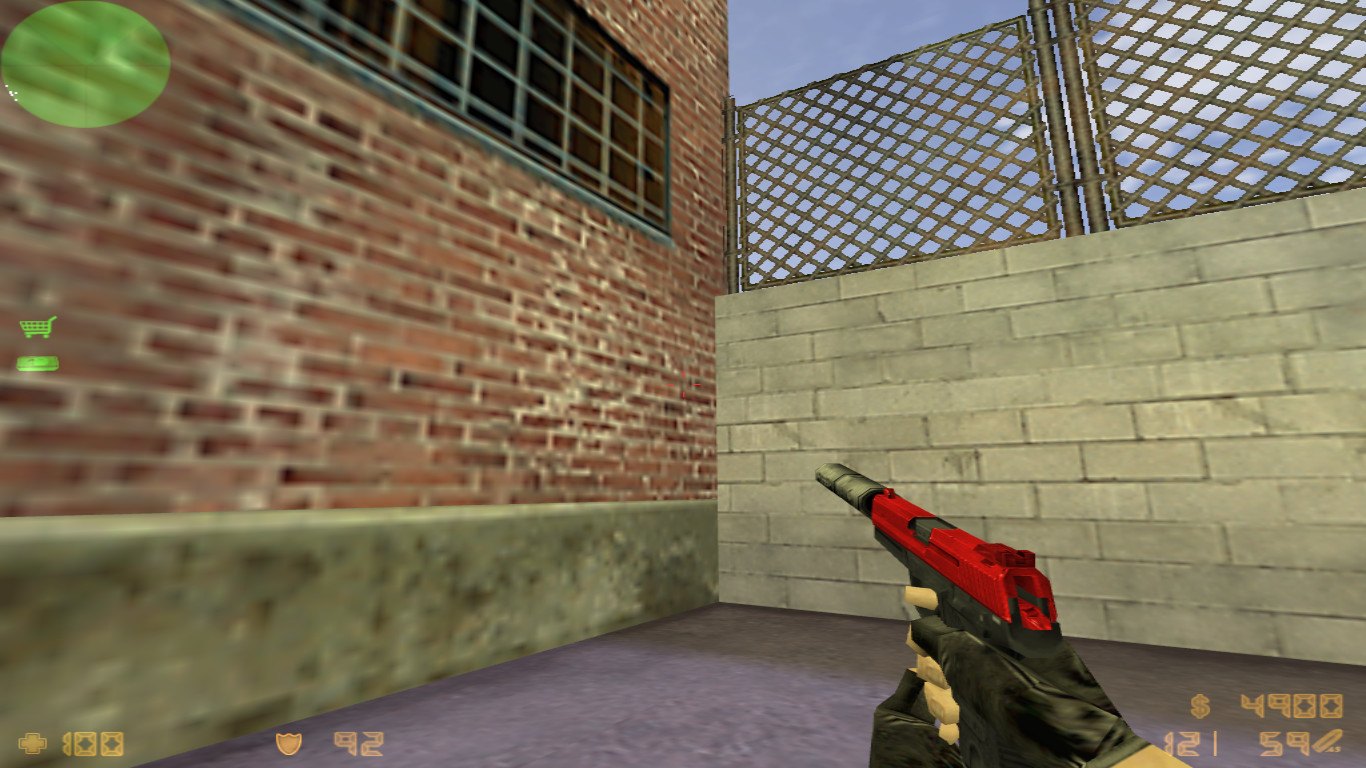Click the buy zone shopping cart icon

[36, 326]
